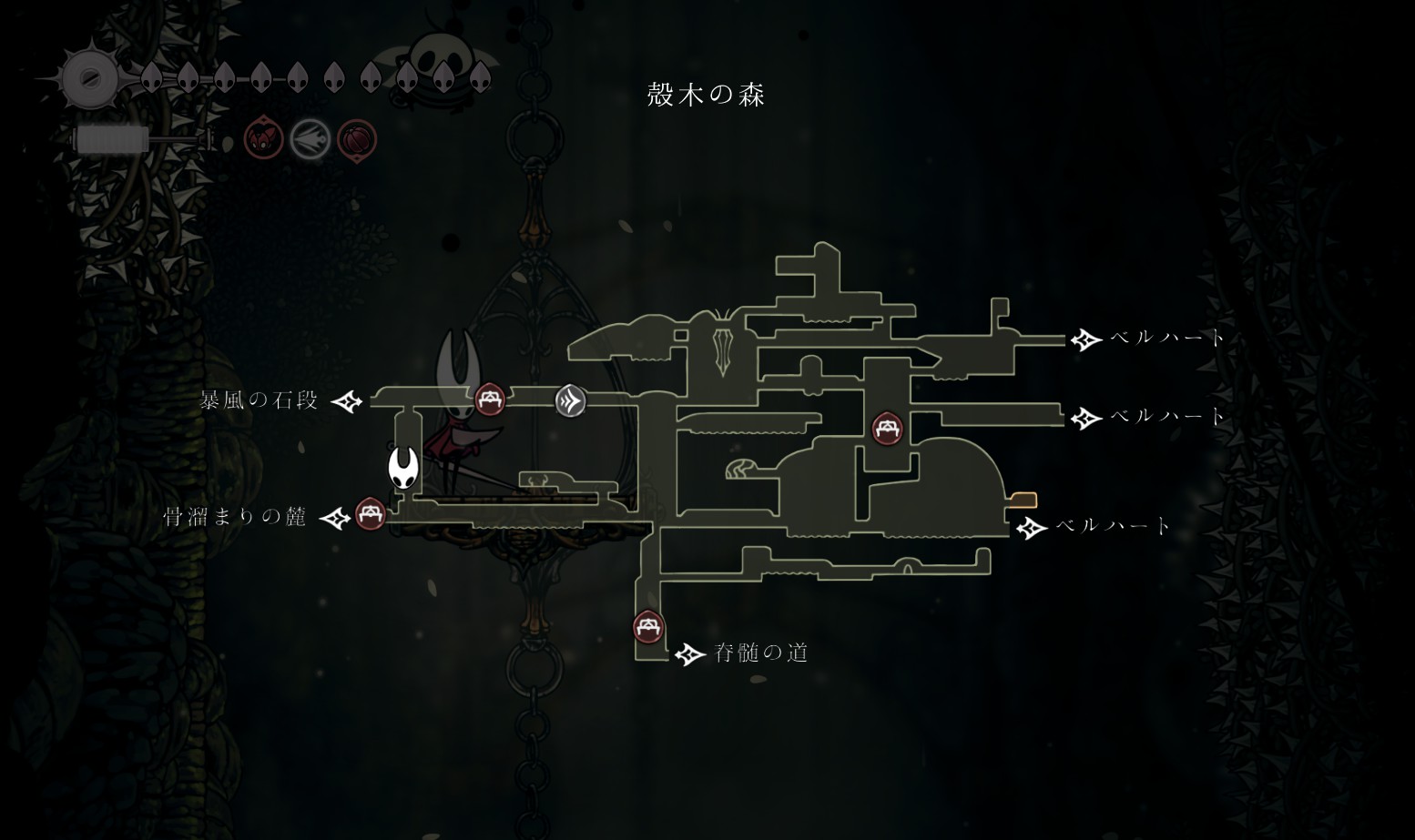
Task: Click Hornet's white mask position marker
Action: pyautogui.click(x=402, y=468)
